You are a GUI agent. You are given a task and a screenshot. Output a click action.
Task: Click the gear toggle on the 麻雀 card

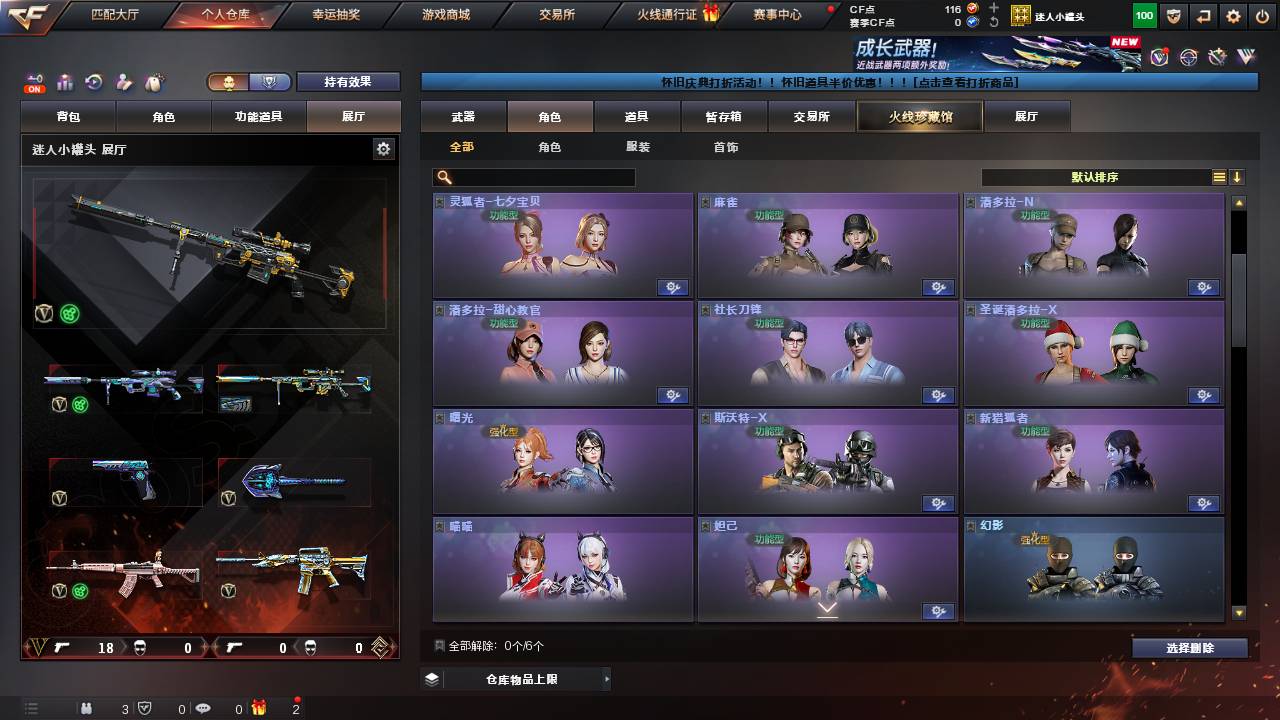[938, 287]
